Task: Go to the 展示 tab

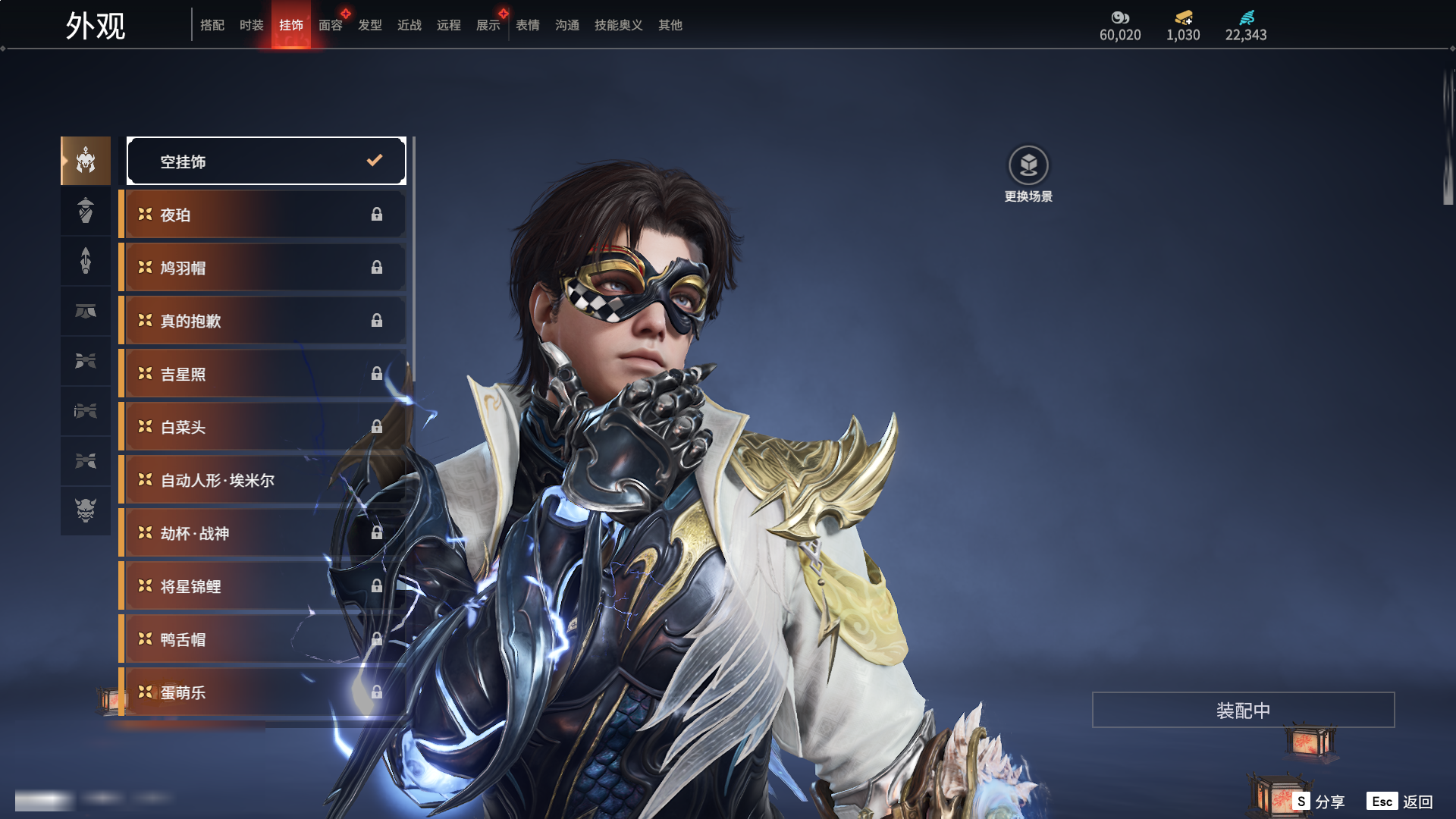Action: pos(488,25)
